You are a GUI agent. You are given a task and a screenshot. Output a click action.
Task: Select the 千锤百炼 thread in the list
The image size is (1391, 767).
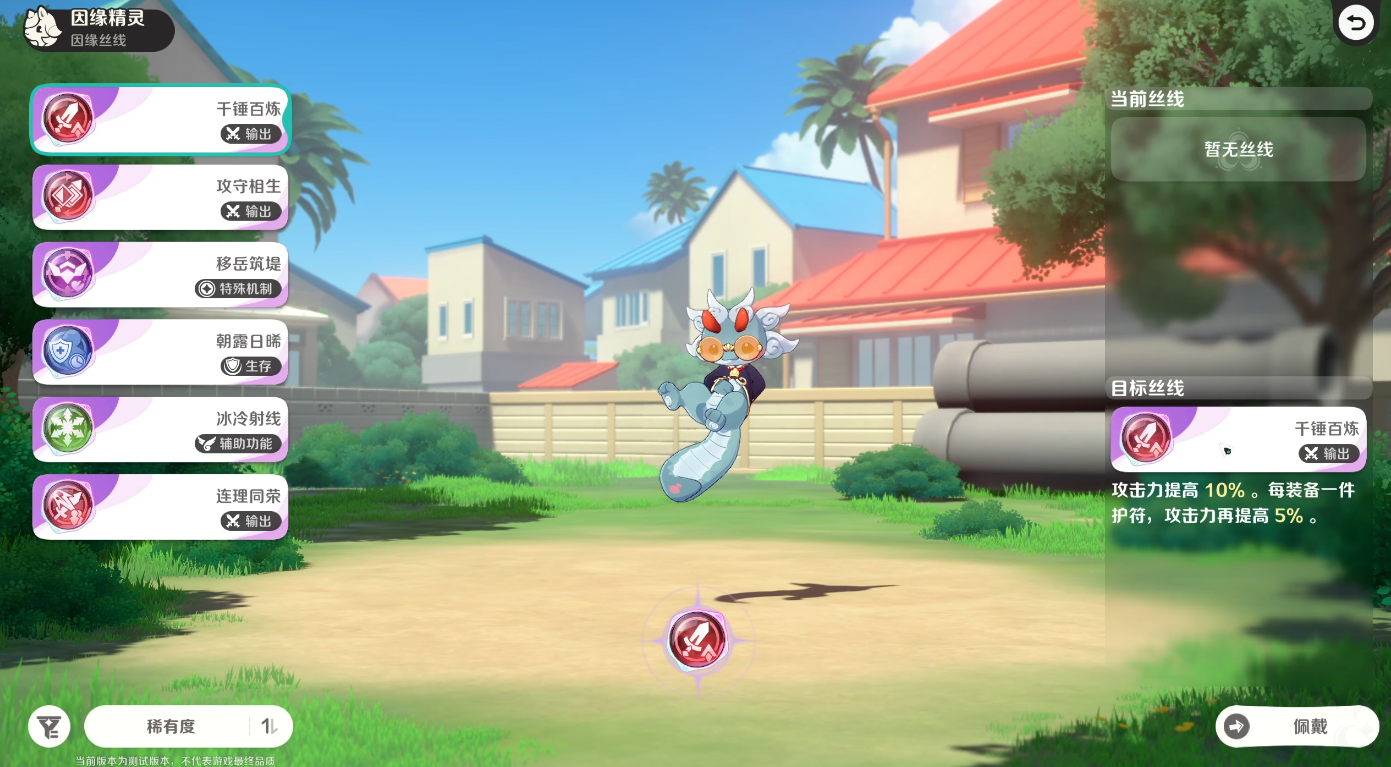pos(160,119)
